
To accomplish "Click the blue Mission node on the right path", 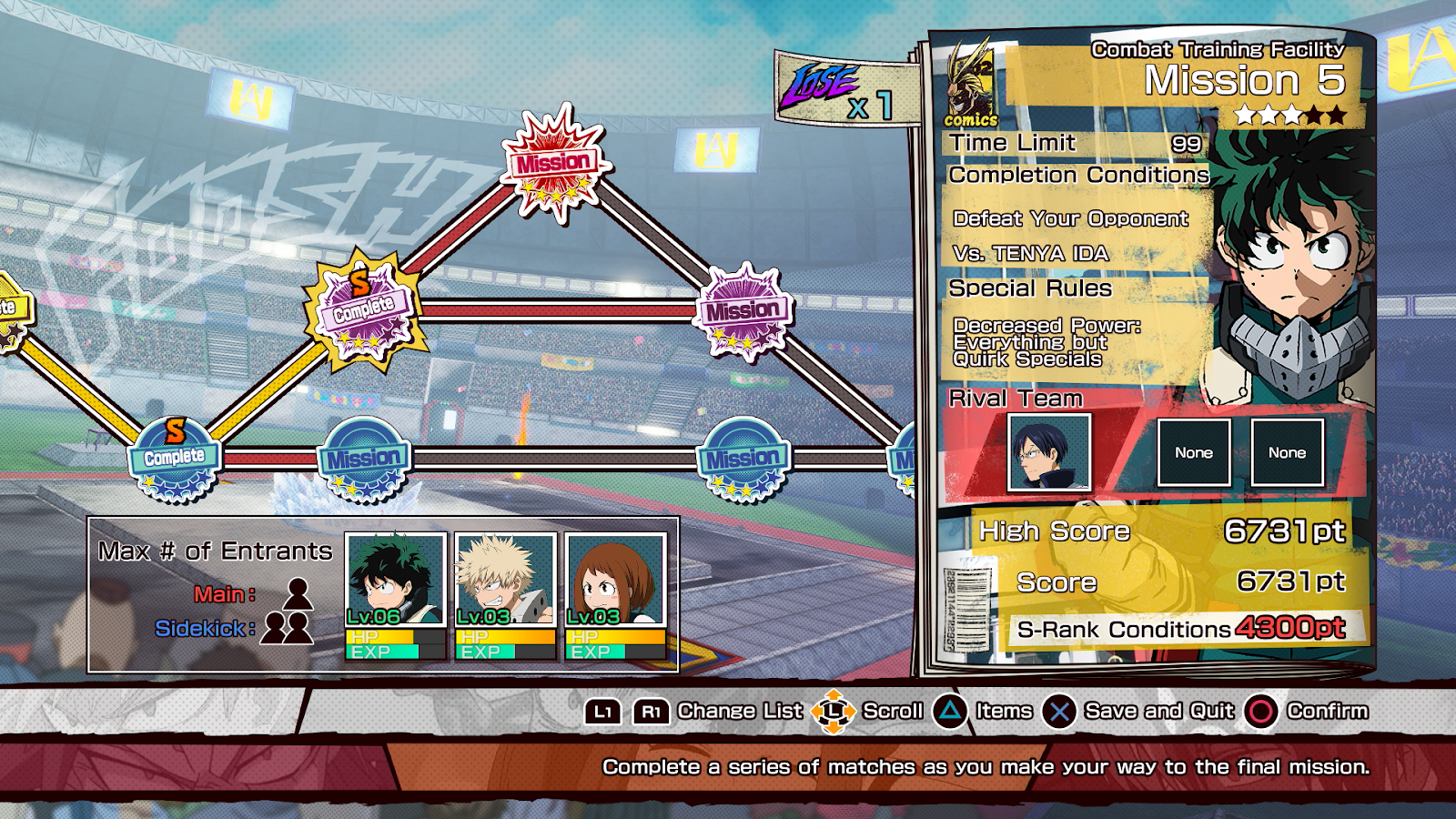I will point(743,457).
